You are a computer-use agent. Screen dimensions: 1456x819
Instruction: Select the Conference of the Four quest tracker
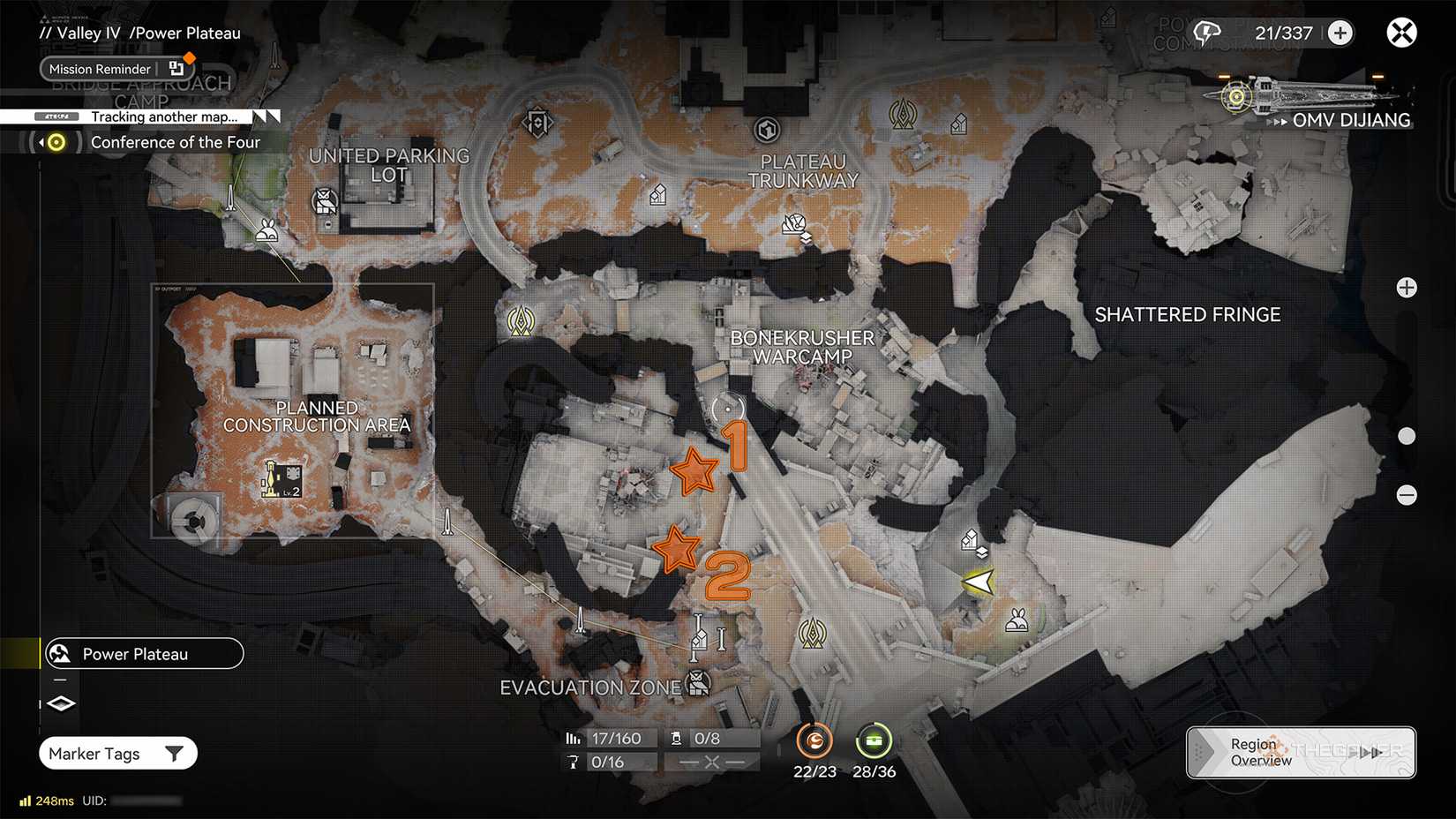click(x=176, y=142)
